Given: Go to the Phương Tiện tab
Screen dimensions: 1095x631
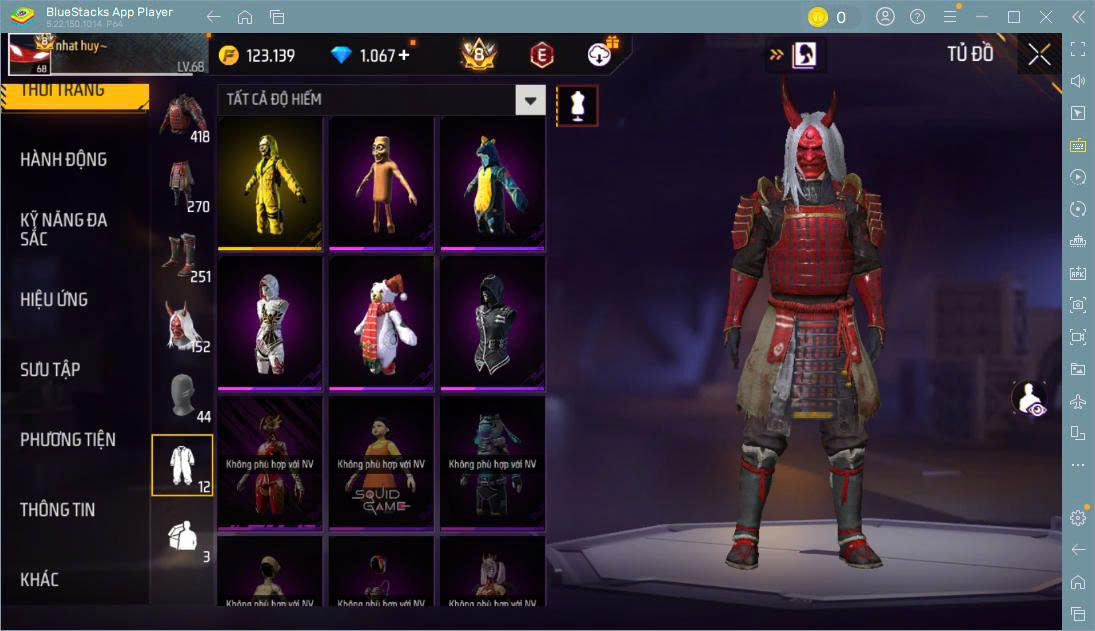Looking at the screenshot, I should 68,439.
